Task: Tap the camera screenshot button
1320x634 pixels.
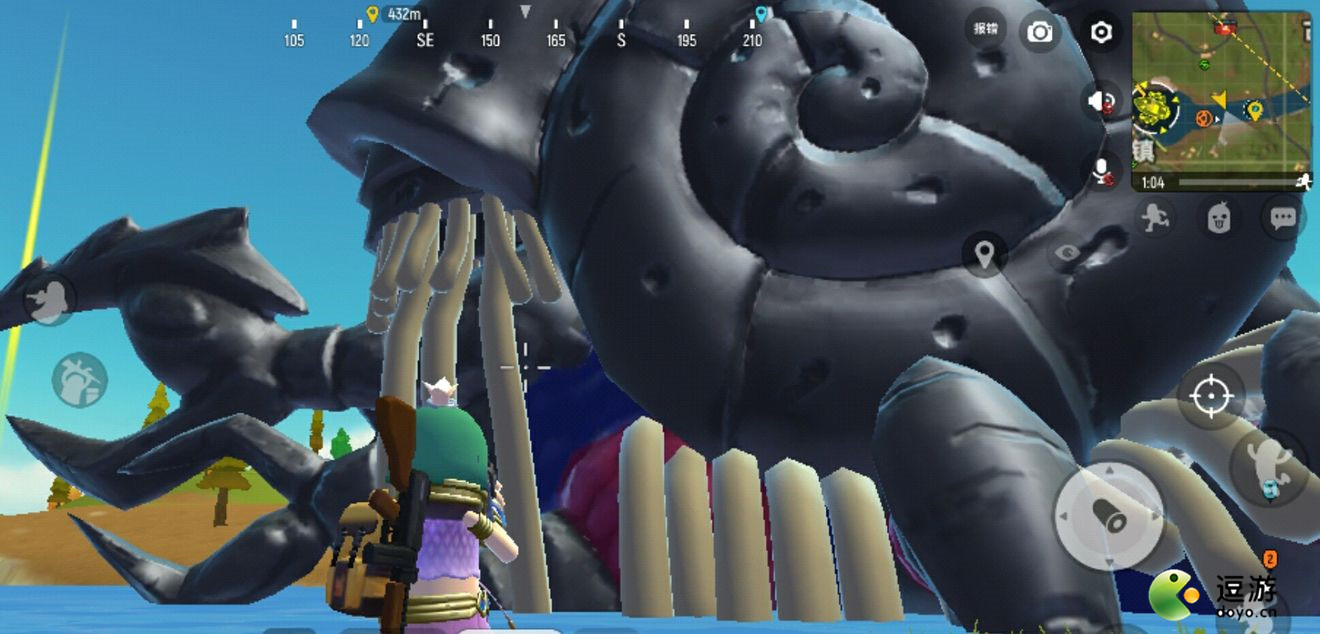Action: [x=1040, y=33]
